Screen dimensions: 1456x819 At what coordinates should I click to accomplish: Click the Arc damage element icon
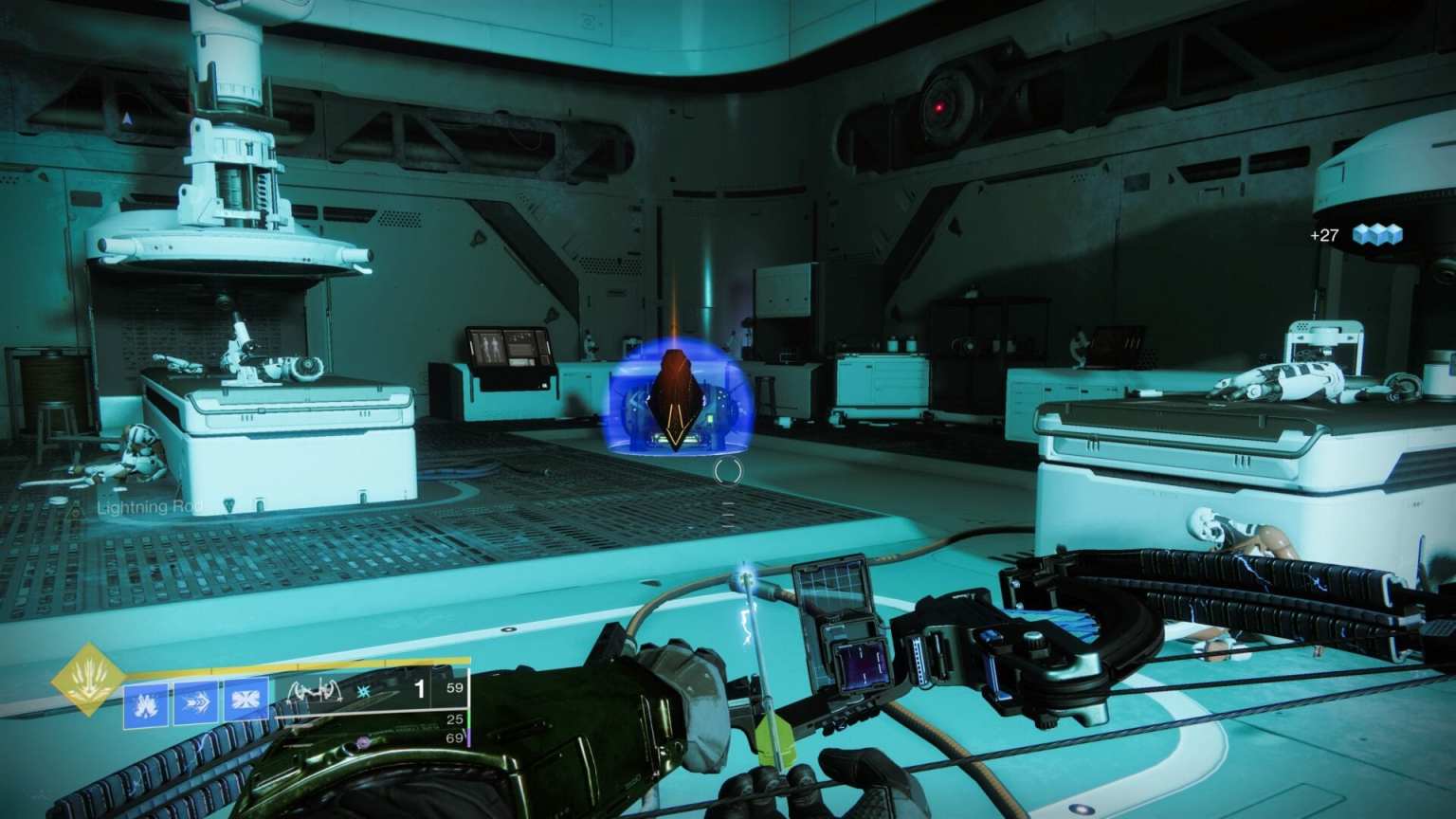(x=363, y=693)
